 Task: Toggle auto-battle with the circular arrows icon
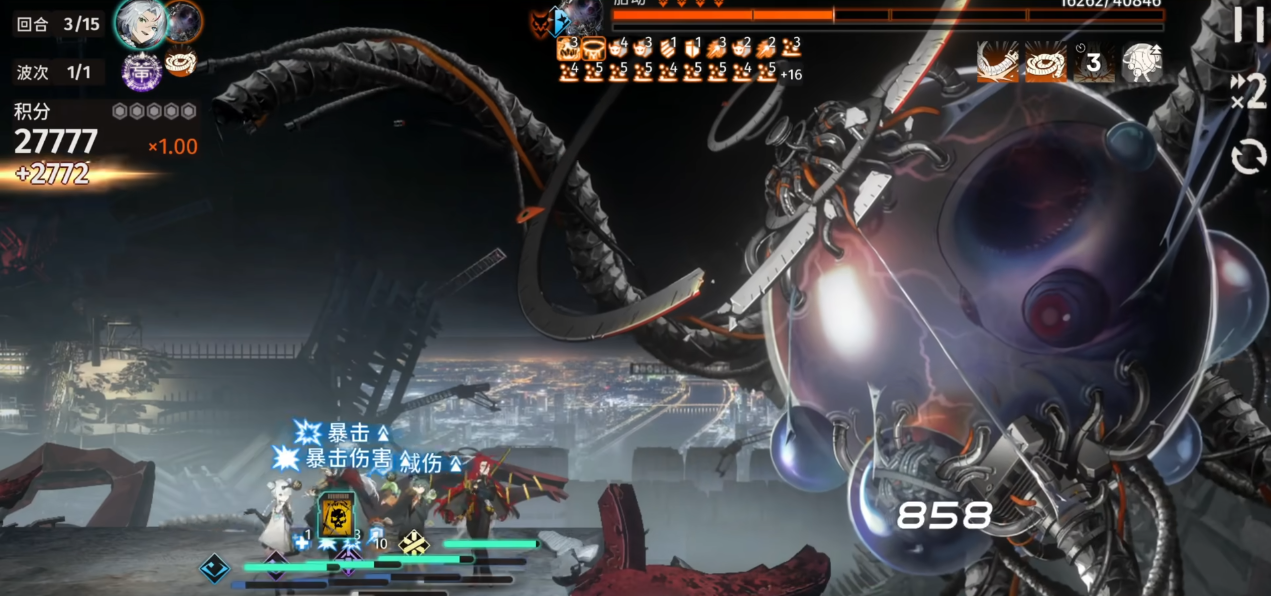click(1249, 157)
